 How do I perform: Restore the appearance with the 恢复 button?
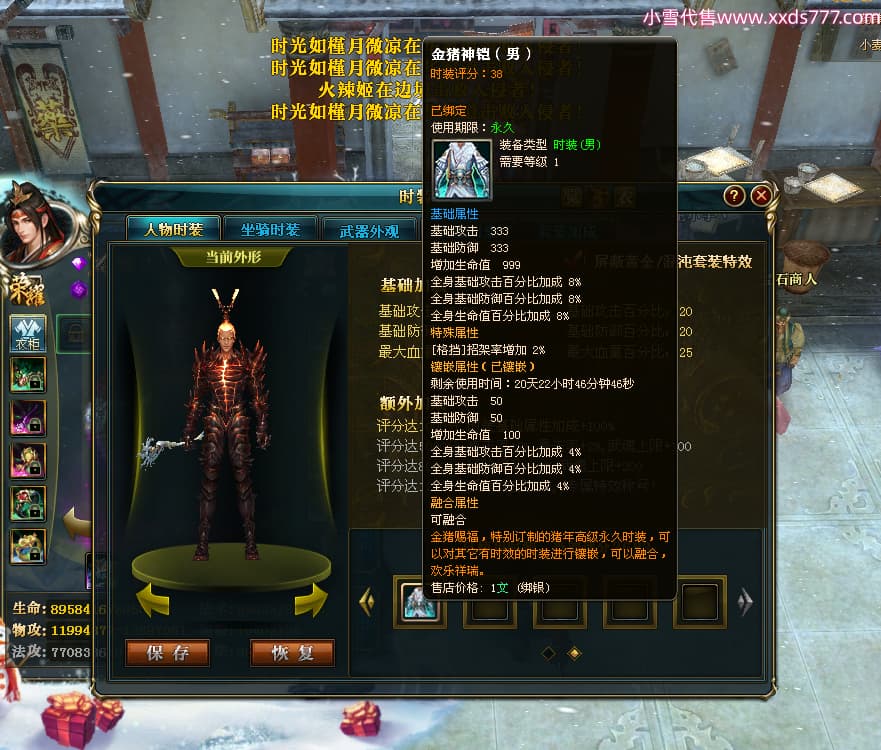point(292,653)
